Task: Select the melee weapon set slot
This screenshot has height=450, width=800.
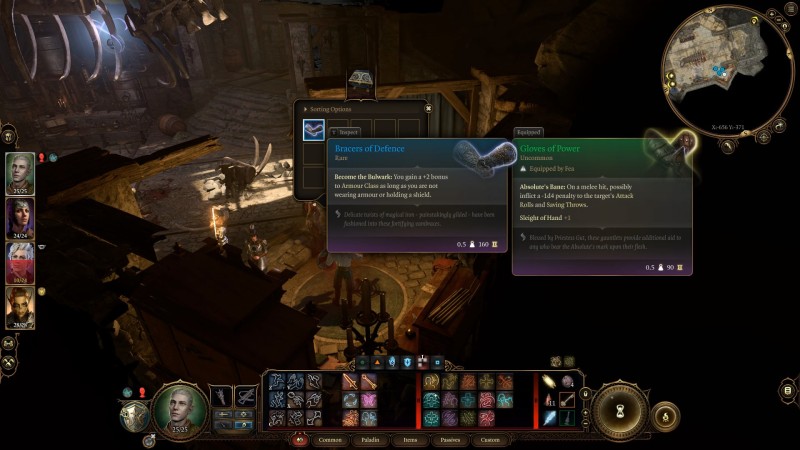Action: point(220,398)
